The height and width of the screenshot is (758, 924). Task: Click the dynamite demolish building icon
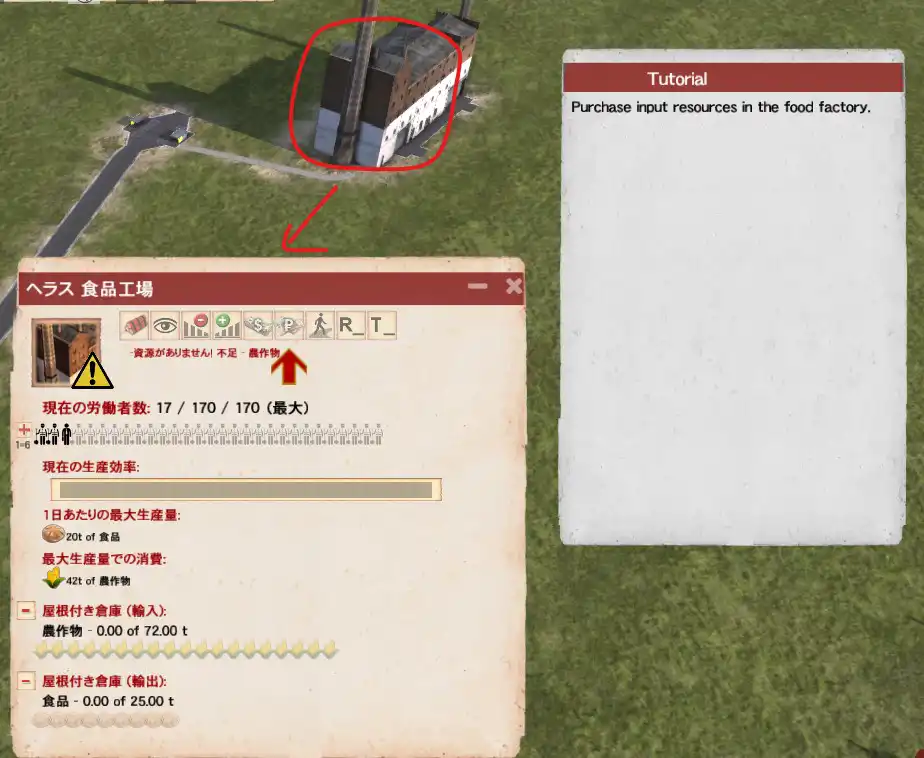[x=134, y=325]
